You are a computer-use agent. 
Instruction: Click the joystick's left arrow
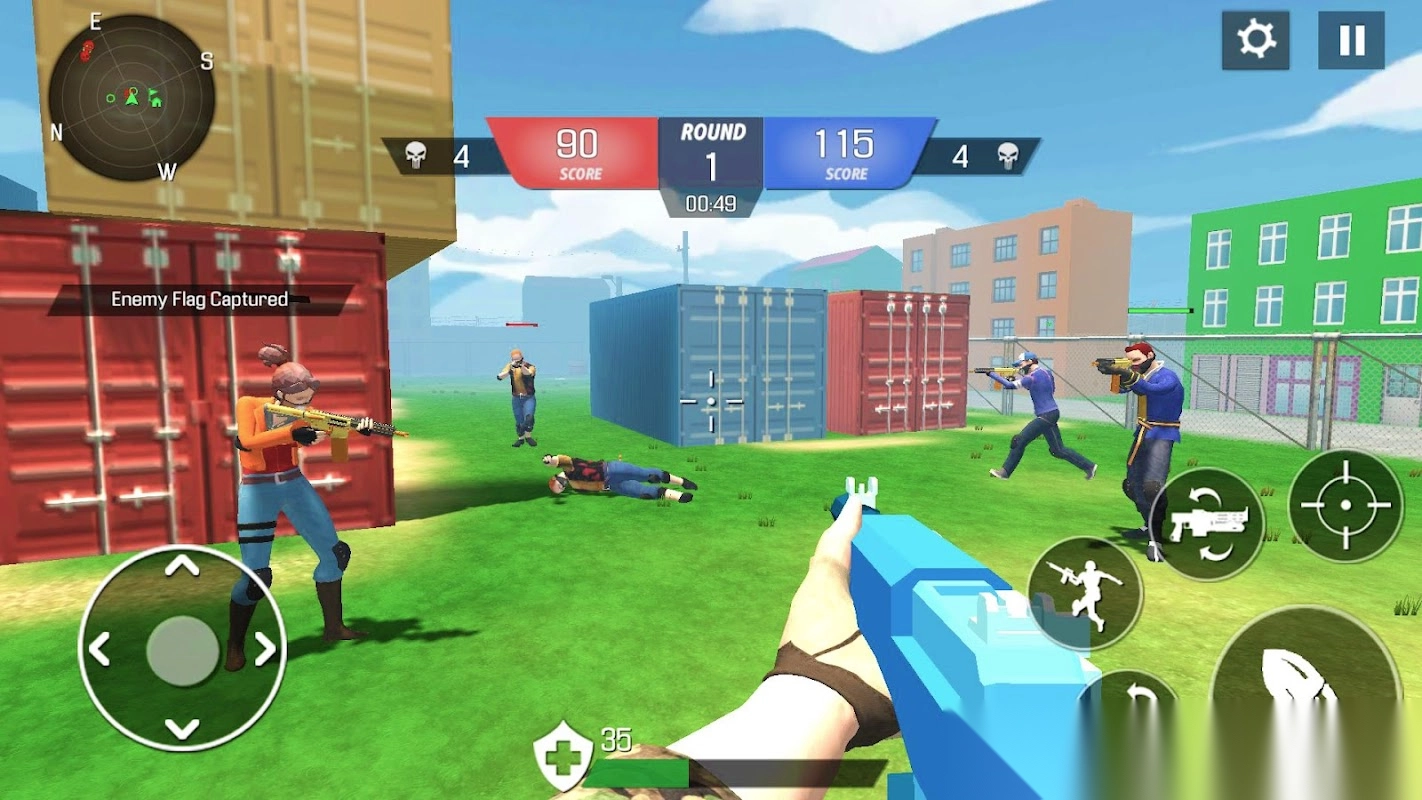point(99,650)
